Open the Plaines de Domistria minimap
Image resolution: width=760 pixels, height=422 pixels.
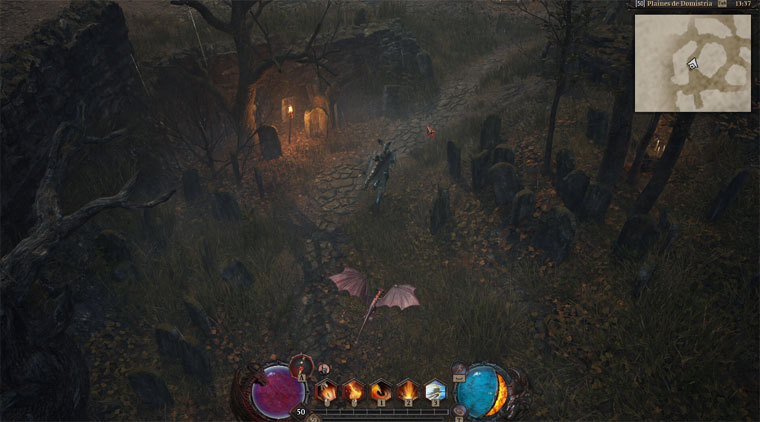(x=692, y=61)
